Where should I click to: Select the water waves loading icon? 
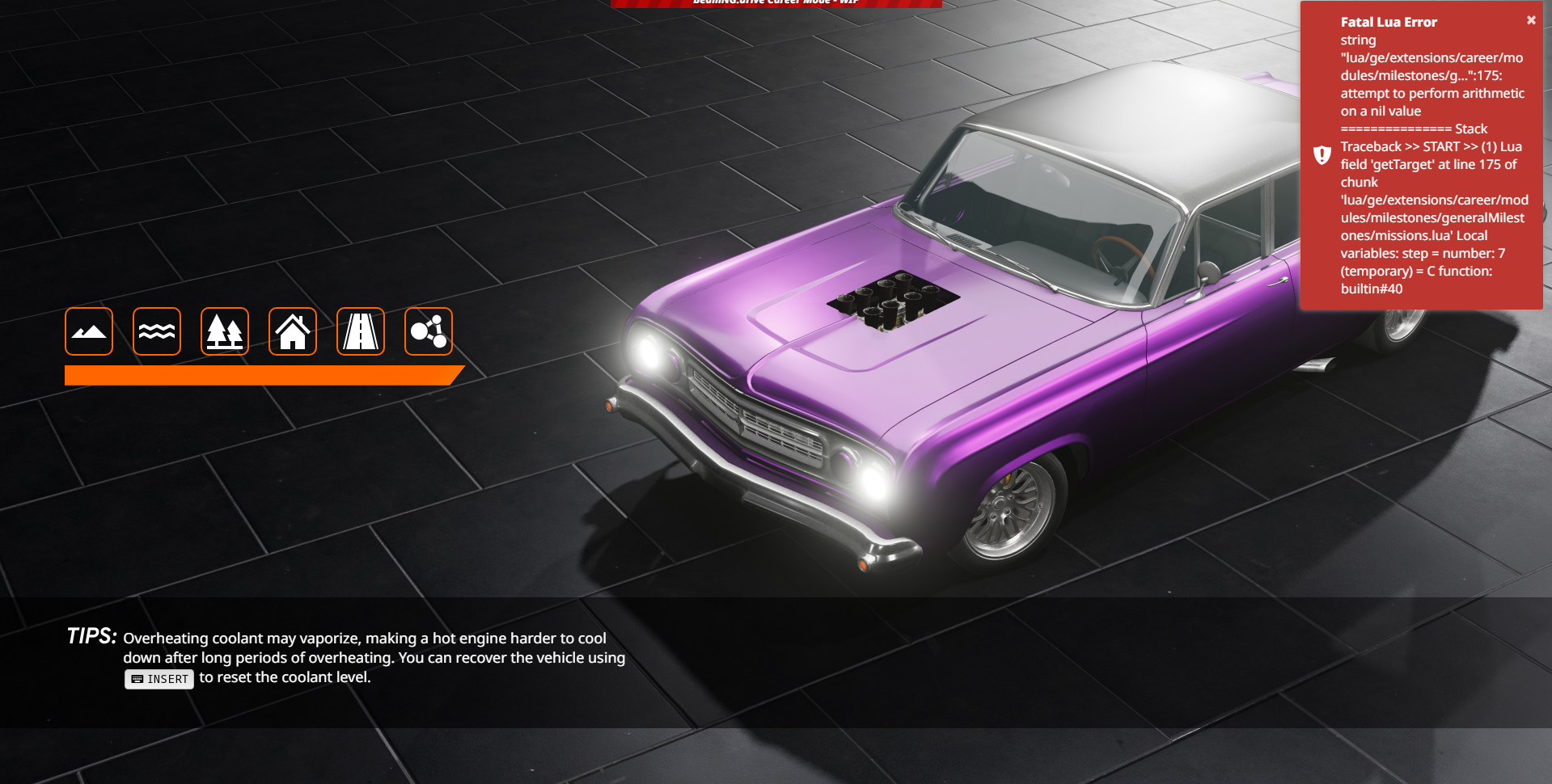pos(157,331)
